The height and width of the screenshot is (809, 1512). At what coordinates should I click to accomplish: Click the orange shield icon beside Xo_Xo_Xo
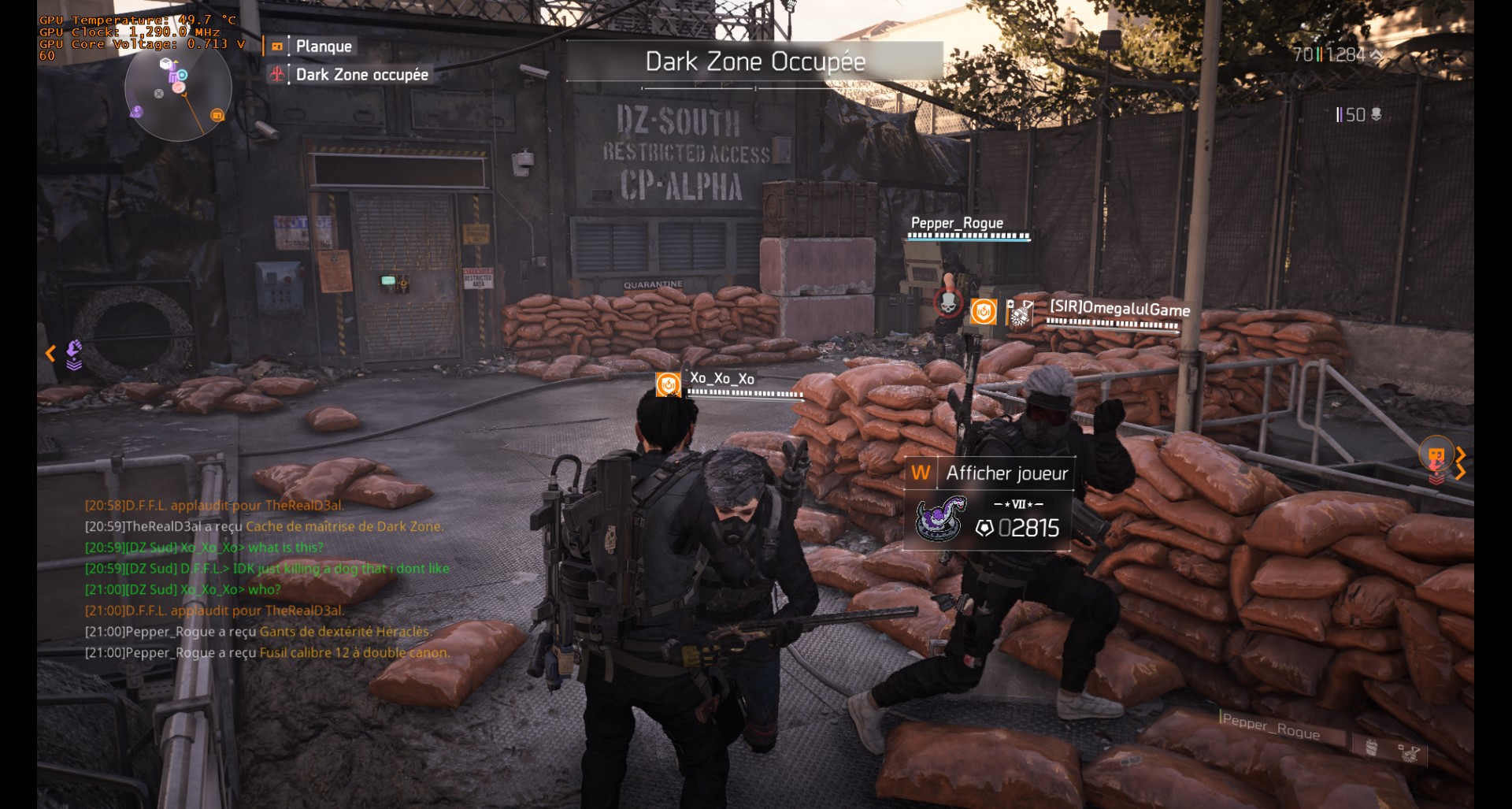(x=669, y=384)
